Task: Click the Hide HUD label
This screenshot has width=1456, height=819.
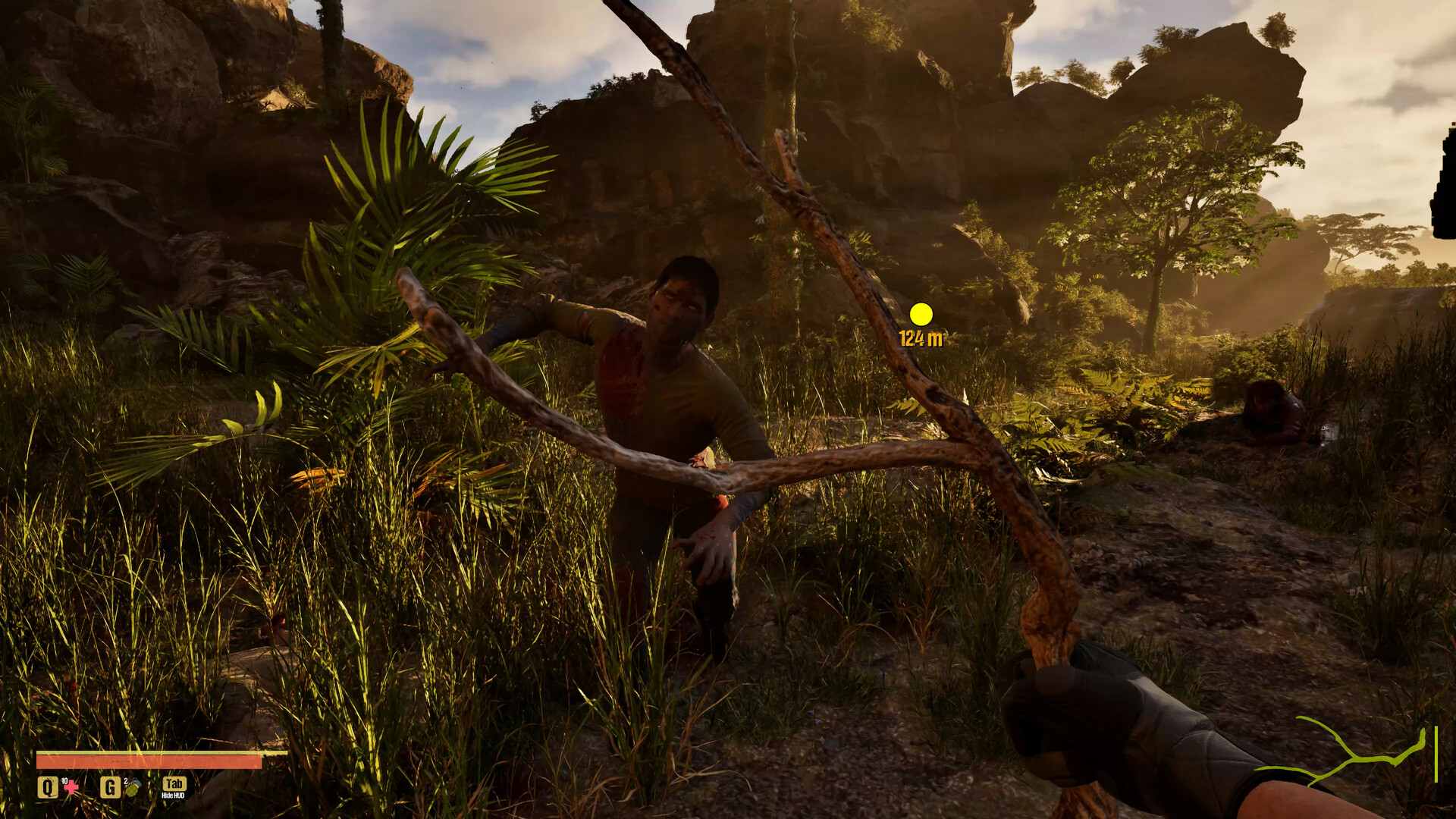Action: (173, 796)
